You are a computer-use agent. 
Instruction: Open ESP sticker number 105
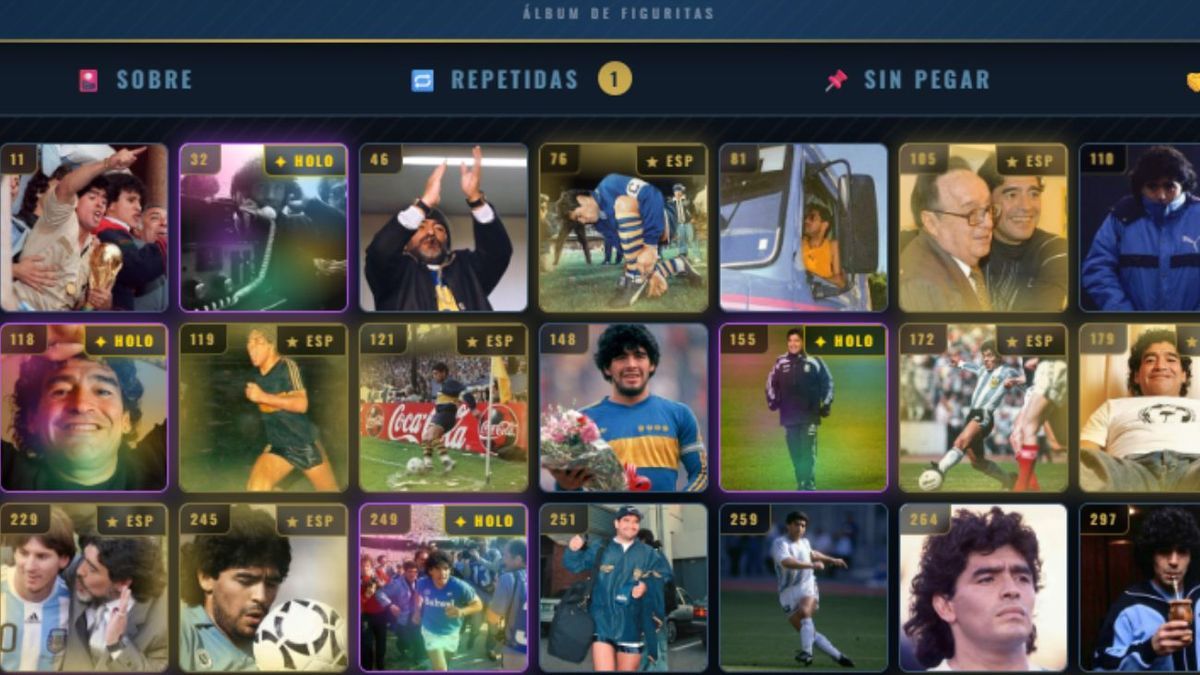coord(983,228)
